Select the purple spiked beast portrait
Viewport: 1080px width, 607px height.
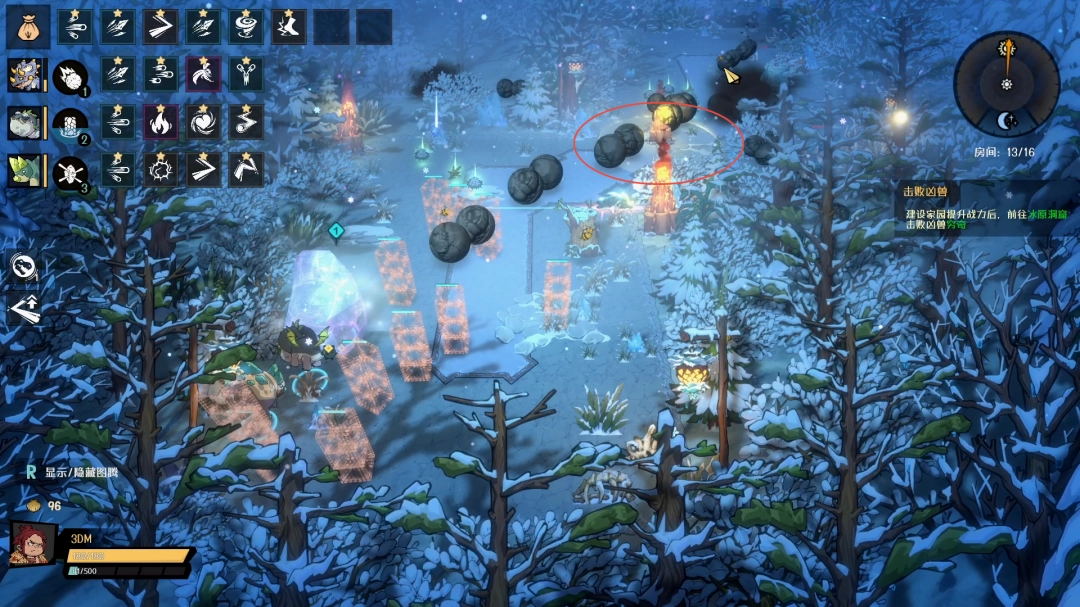pos(24,74)
